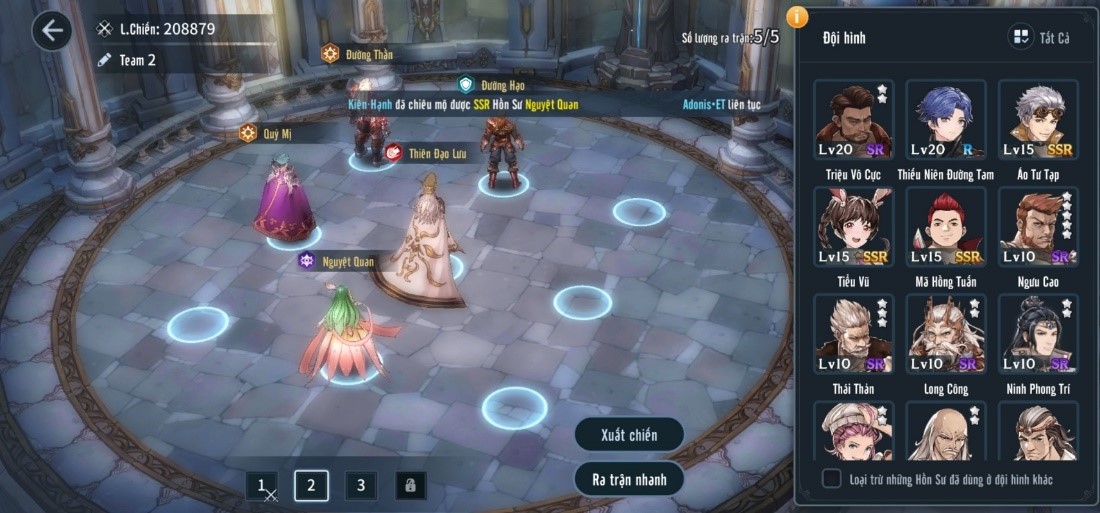The height and width of the screenshot is (513, 1100).
Task: Select hero Ninh Phong Trí
Action: (1038, 334)
